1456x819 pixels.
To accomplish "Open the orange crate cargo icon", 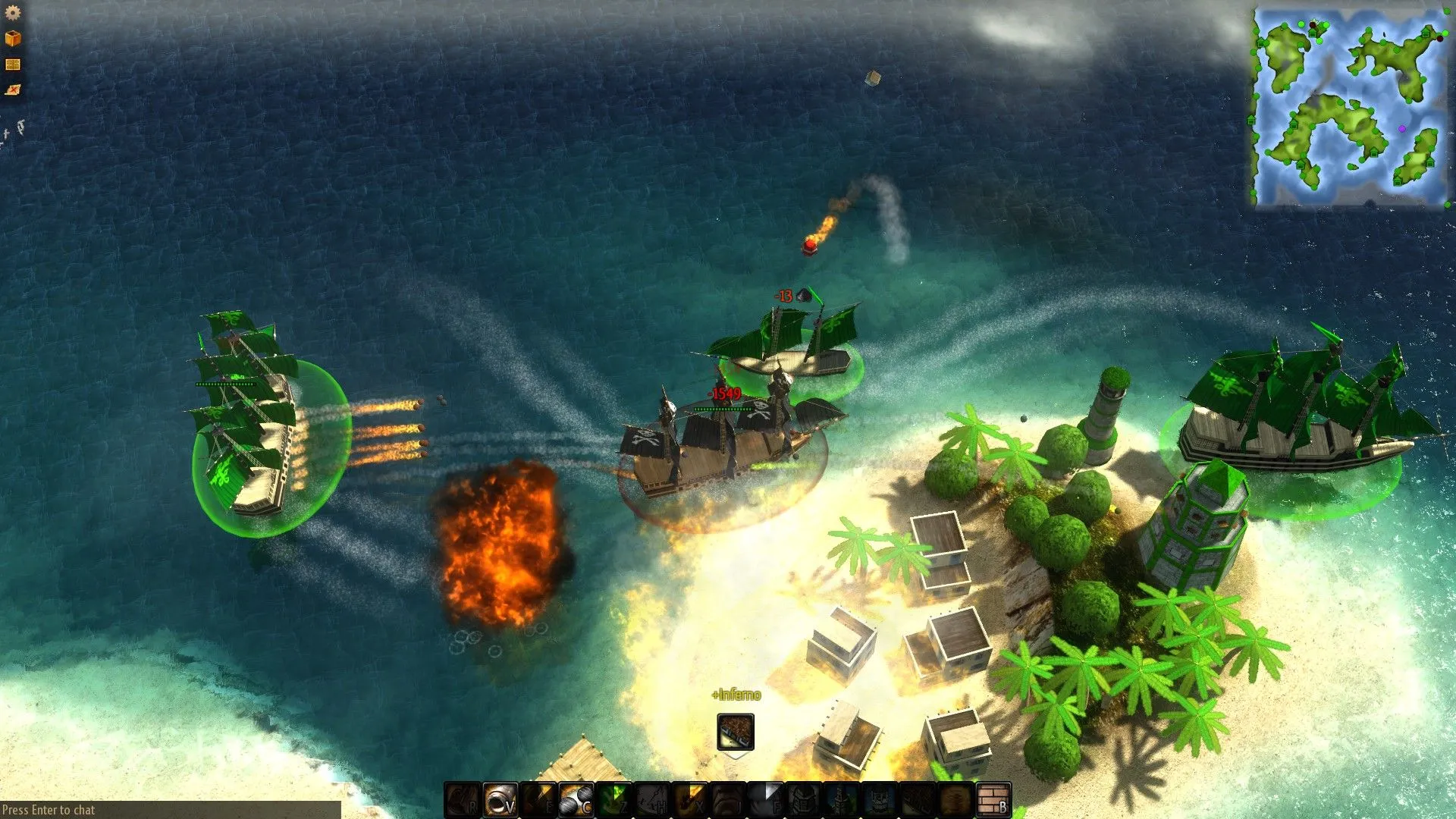I will coord(13,38).
